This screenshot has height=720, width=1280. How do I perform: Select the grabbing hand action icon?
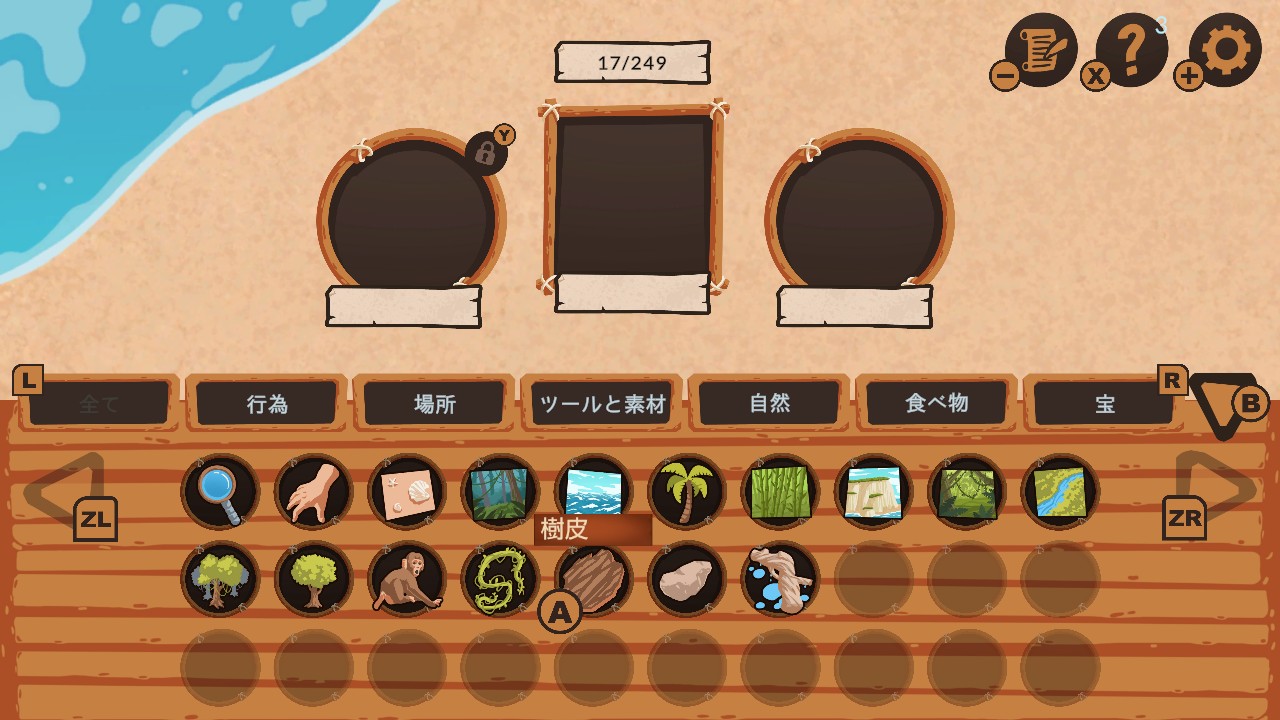pos(311,490)
